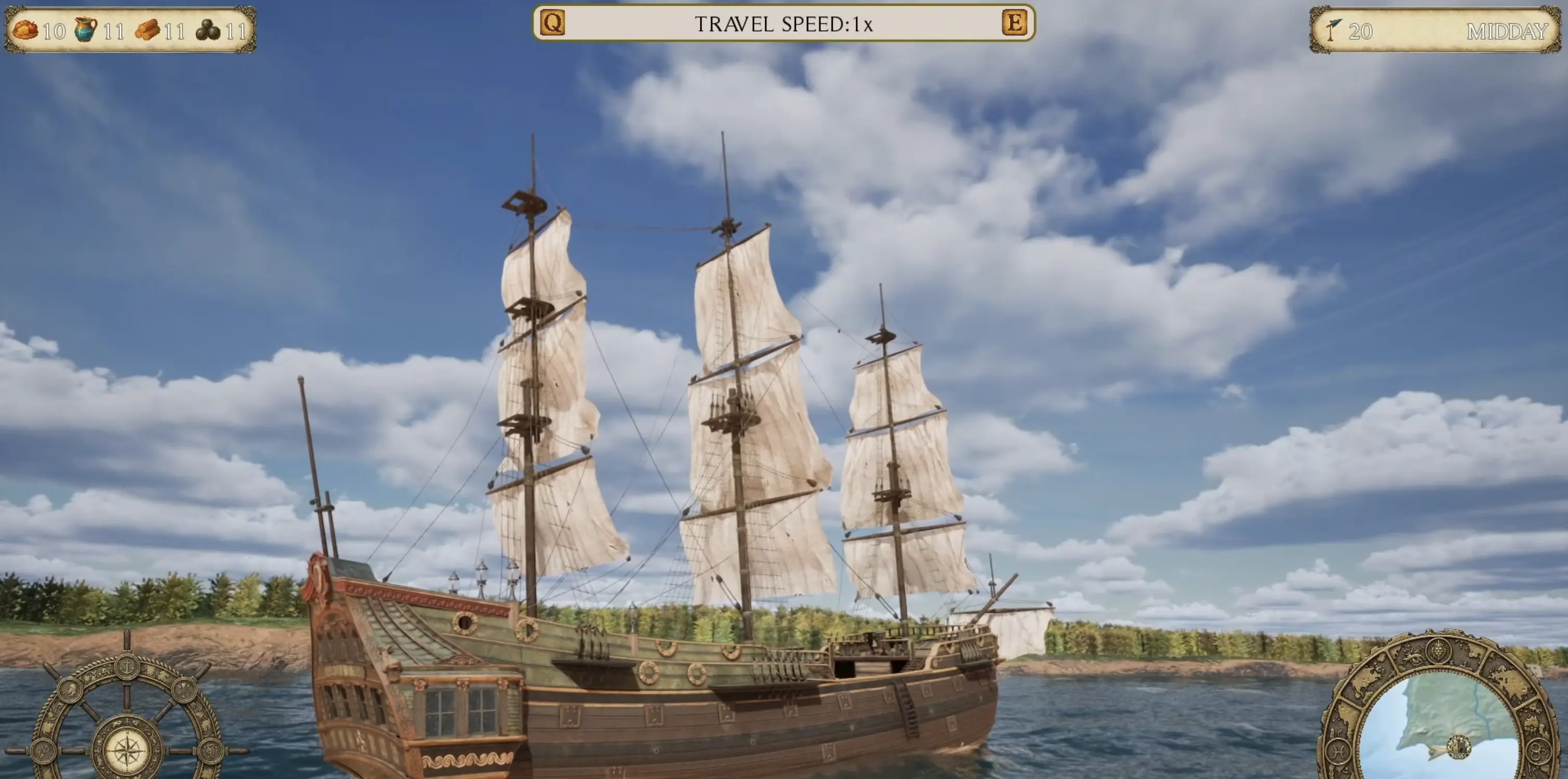Select the cannonballs ammunition icon
Image resolution: width=1568 pixels, height=779 pixels.
pos(208,30)
